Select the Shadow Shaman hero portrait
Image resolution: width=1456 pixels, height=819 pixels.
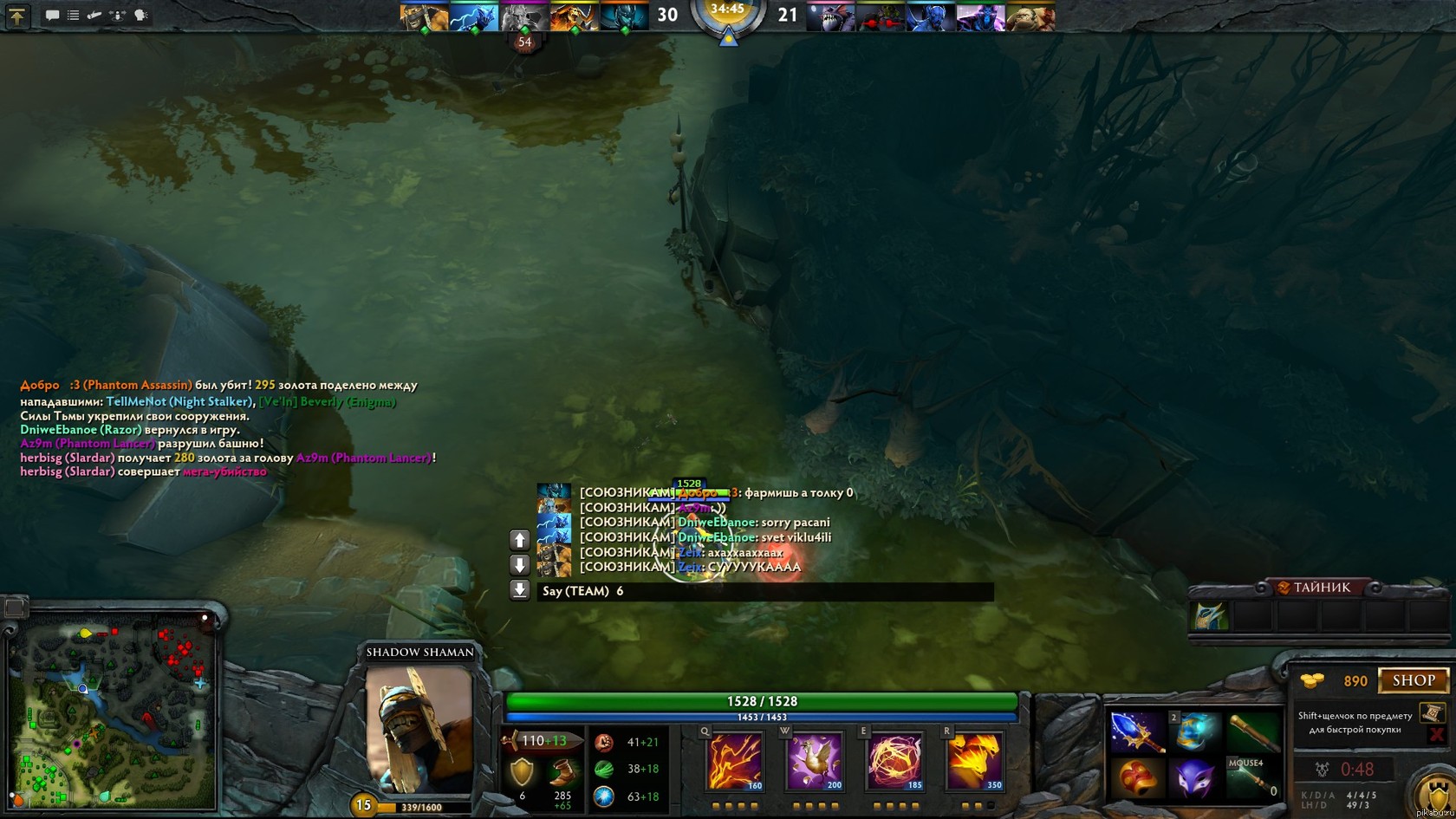point(419,730)
